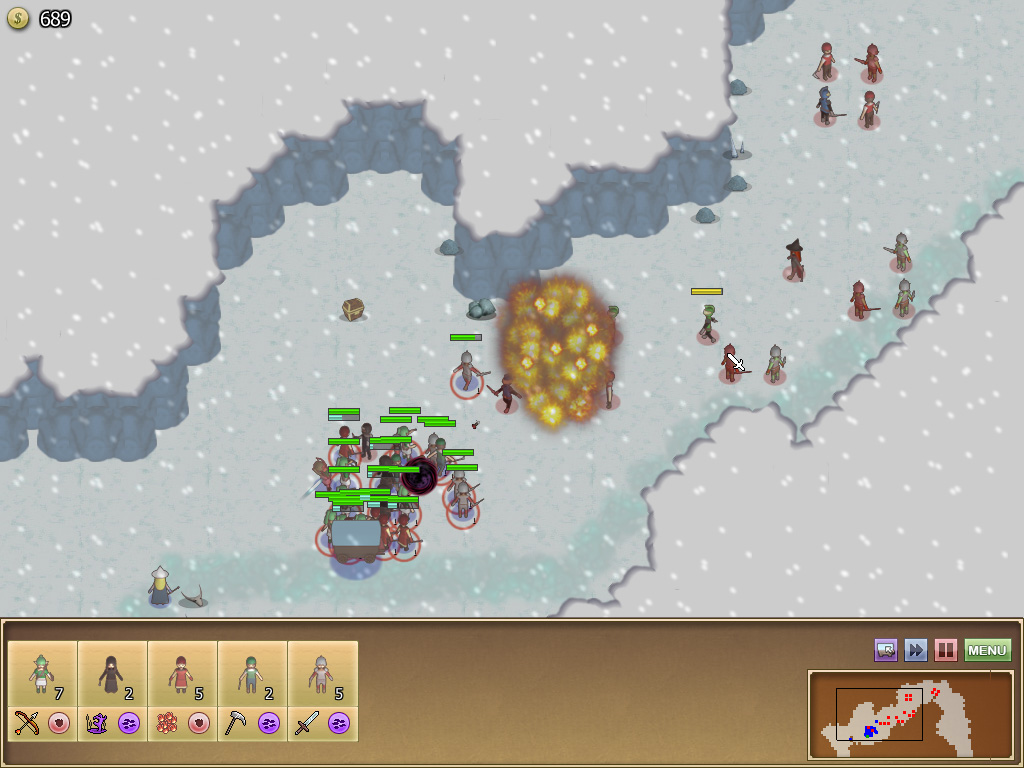Click the sword attack ability icon
1024x768 pixels.
pyautogui.click(x=306, y=723)
